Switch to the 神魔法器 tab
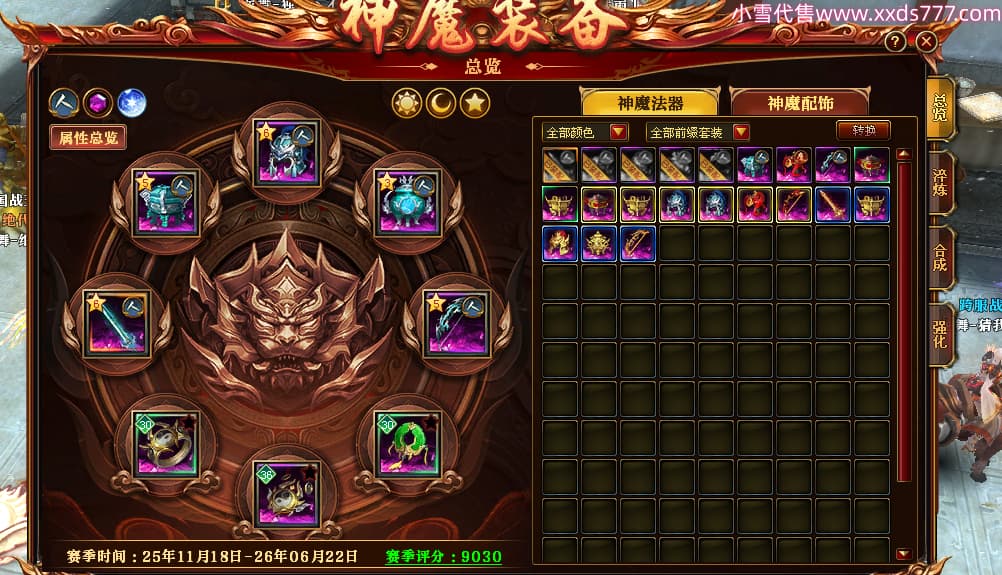The height and width of the screenshot is (575, 1002). click(650, 103)
